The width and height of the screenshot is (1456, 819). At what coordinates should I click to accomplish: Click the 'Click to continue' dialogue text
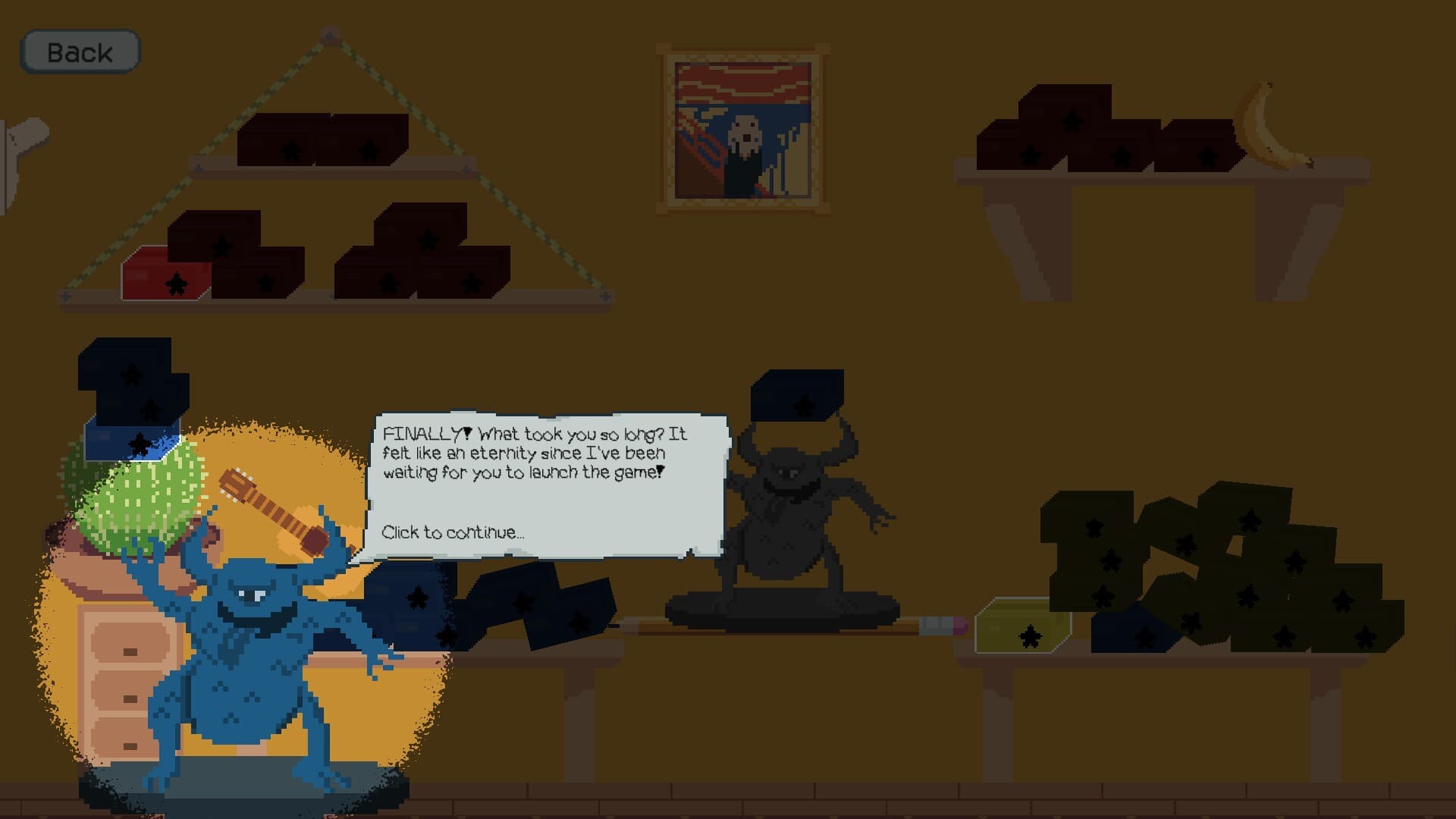[x=453, y=532]
